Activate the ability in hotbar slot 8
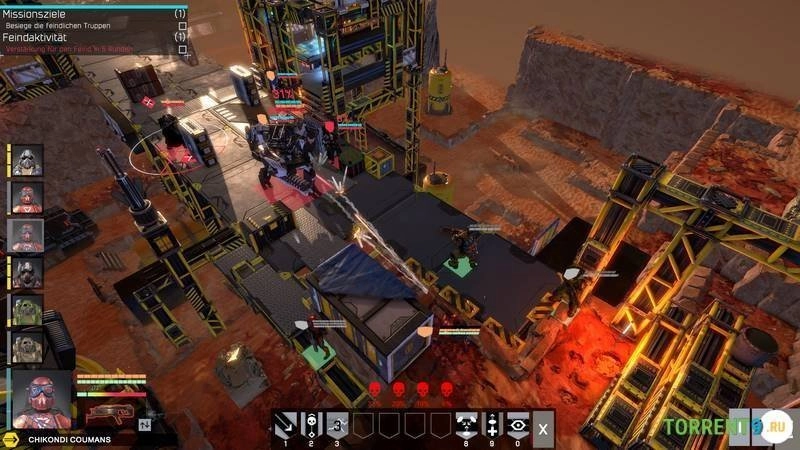The width and height of the screenshot is (800, 450). click(466, 424)
